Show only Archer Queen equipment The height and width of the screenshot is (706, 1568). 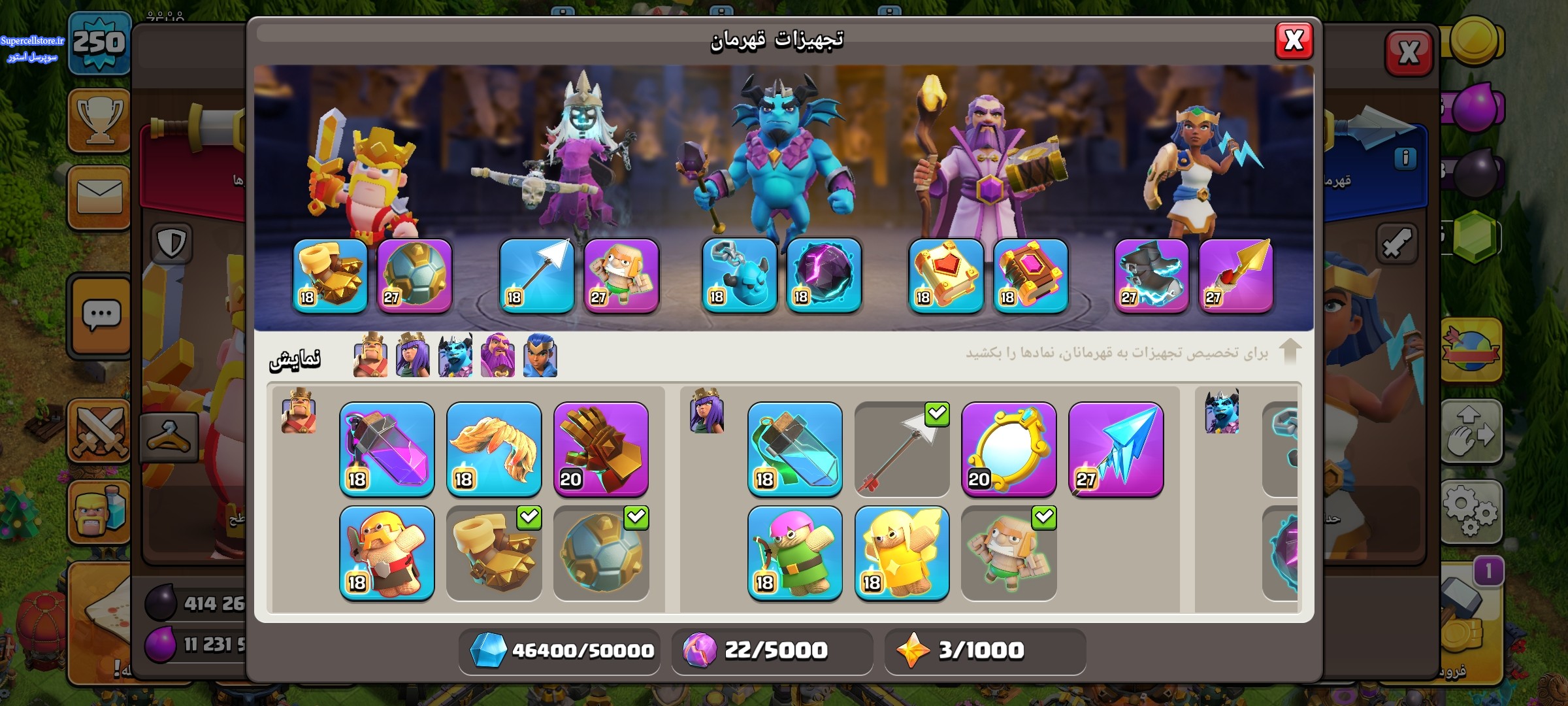(412, 356)
